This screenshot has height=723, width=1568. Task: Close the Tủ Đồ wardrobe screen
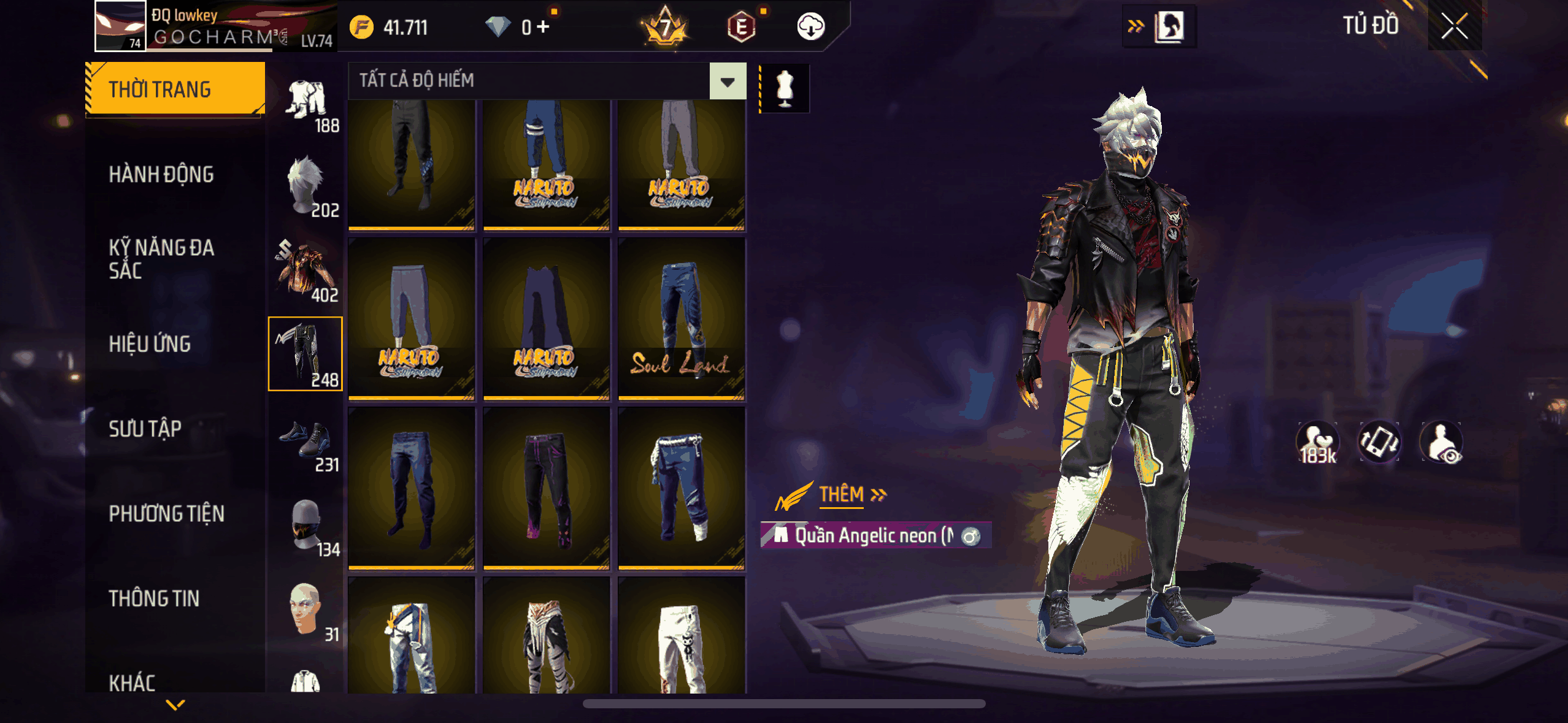[1454, 26]
